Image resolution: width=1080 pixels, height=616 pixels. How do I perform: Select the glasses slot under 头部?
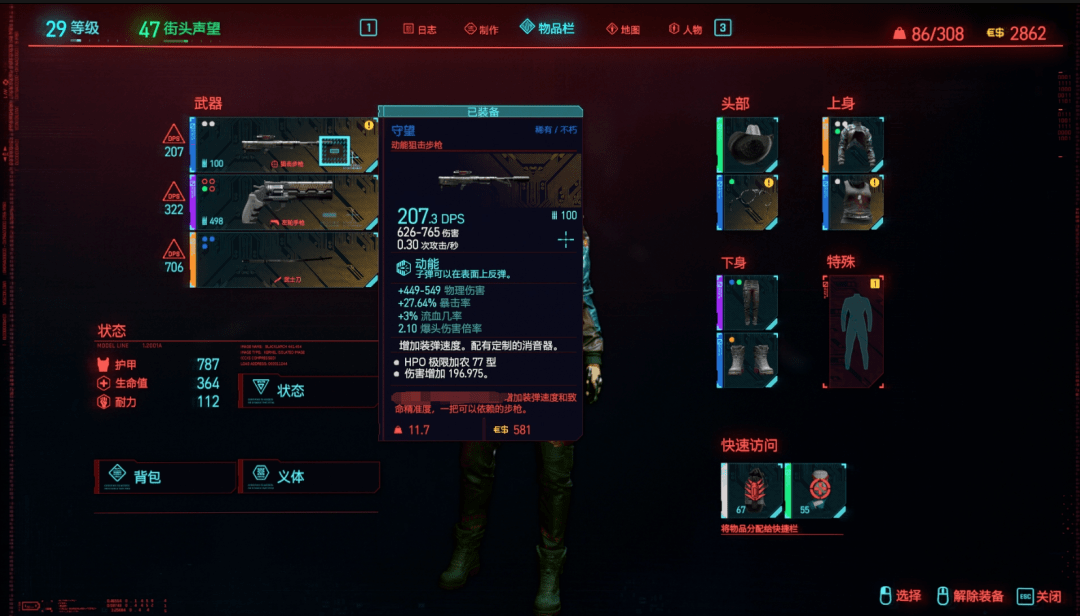click(748, 202)
